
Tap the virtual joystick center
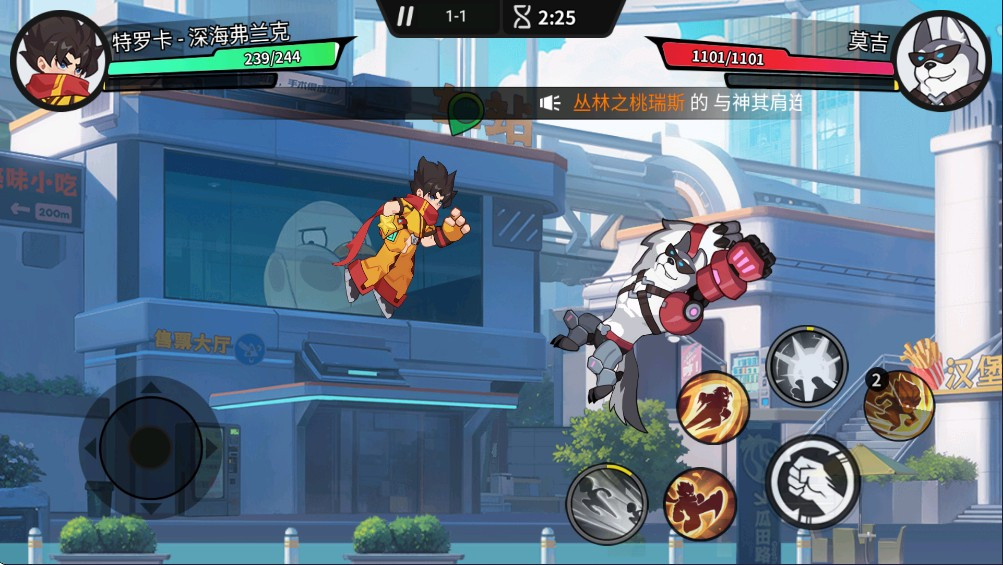pos(150,444)
